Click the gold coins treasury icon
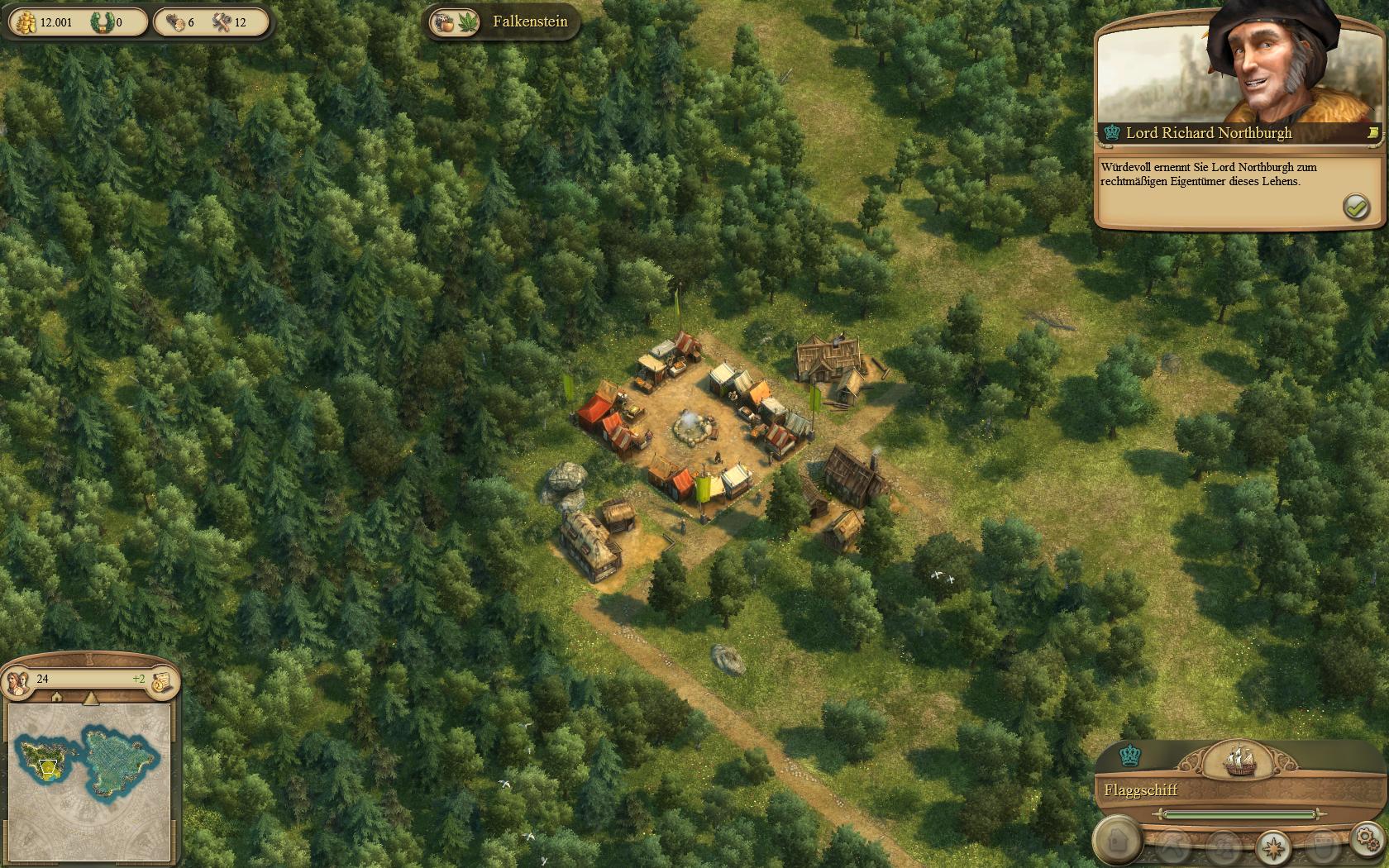The width and height of the screenshot is (1389, 868). 26,21
